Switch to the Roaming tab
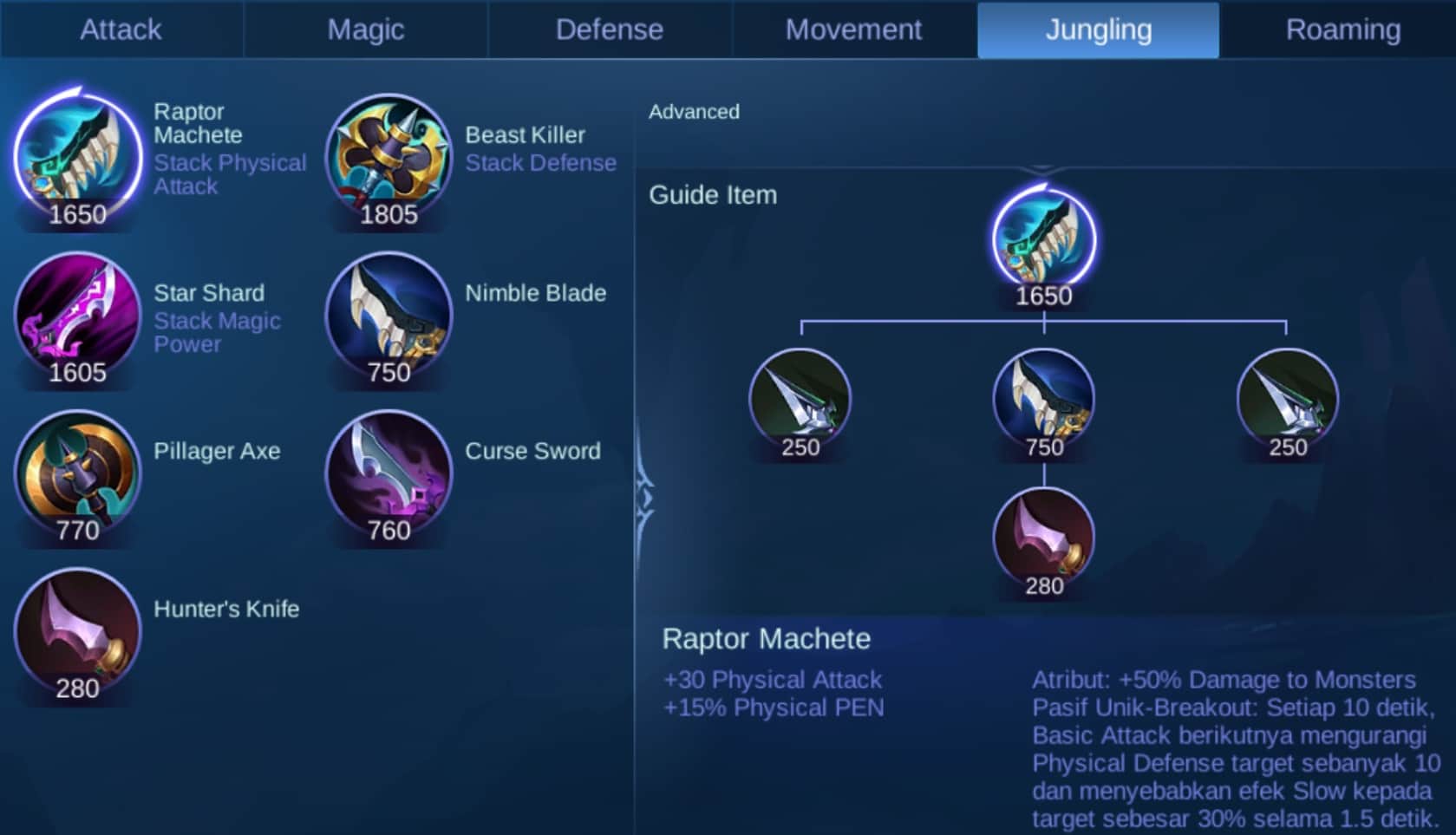Screen dimensions: 1456x835 (x=1342, y=29)
